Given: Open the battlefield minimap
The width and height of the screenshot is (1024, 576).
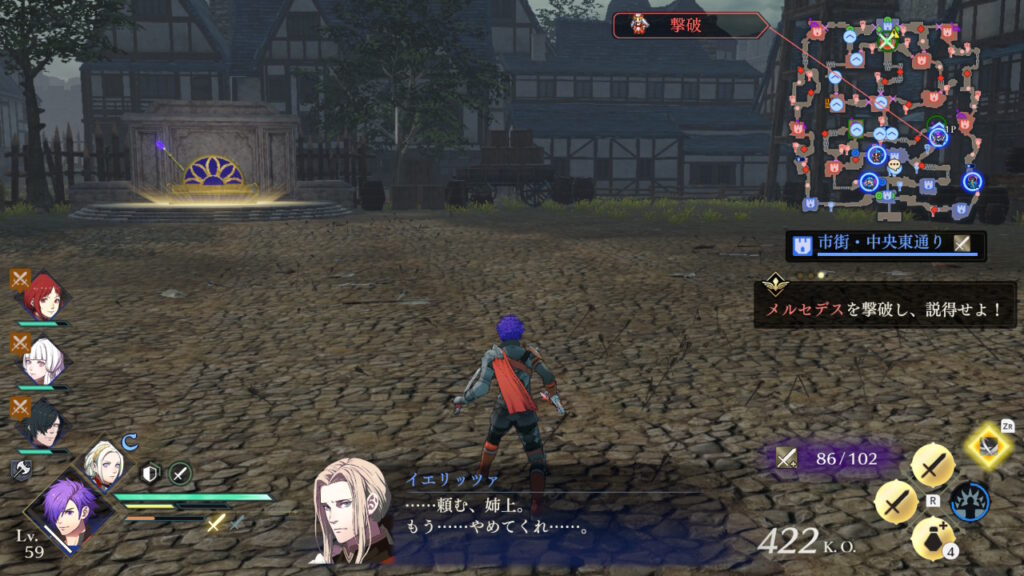Looking at the screenshot, I should pyautogui.click(x=885, y=115).
